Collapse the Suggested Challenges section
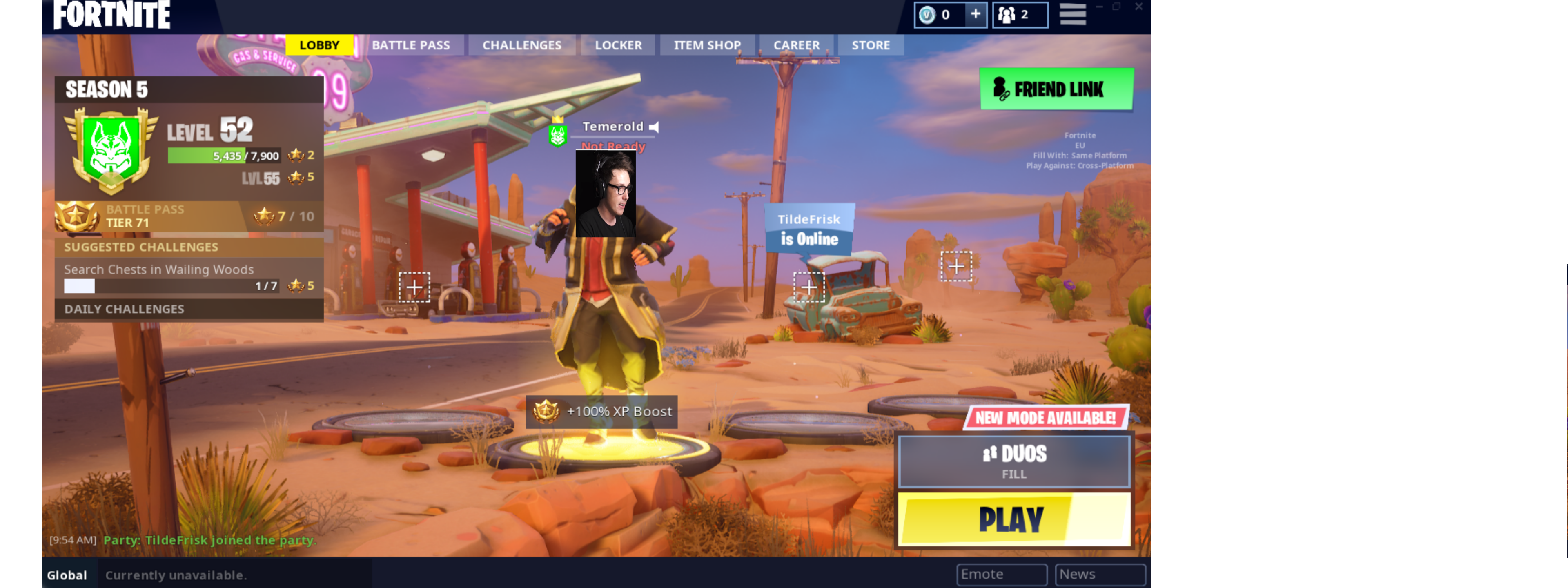Image resolution: width=1568 pixels, height=588 pixels. click(140, 247)
